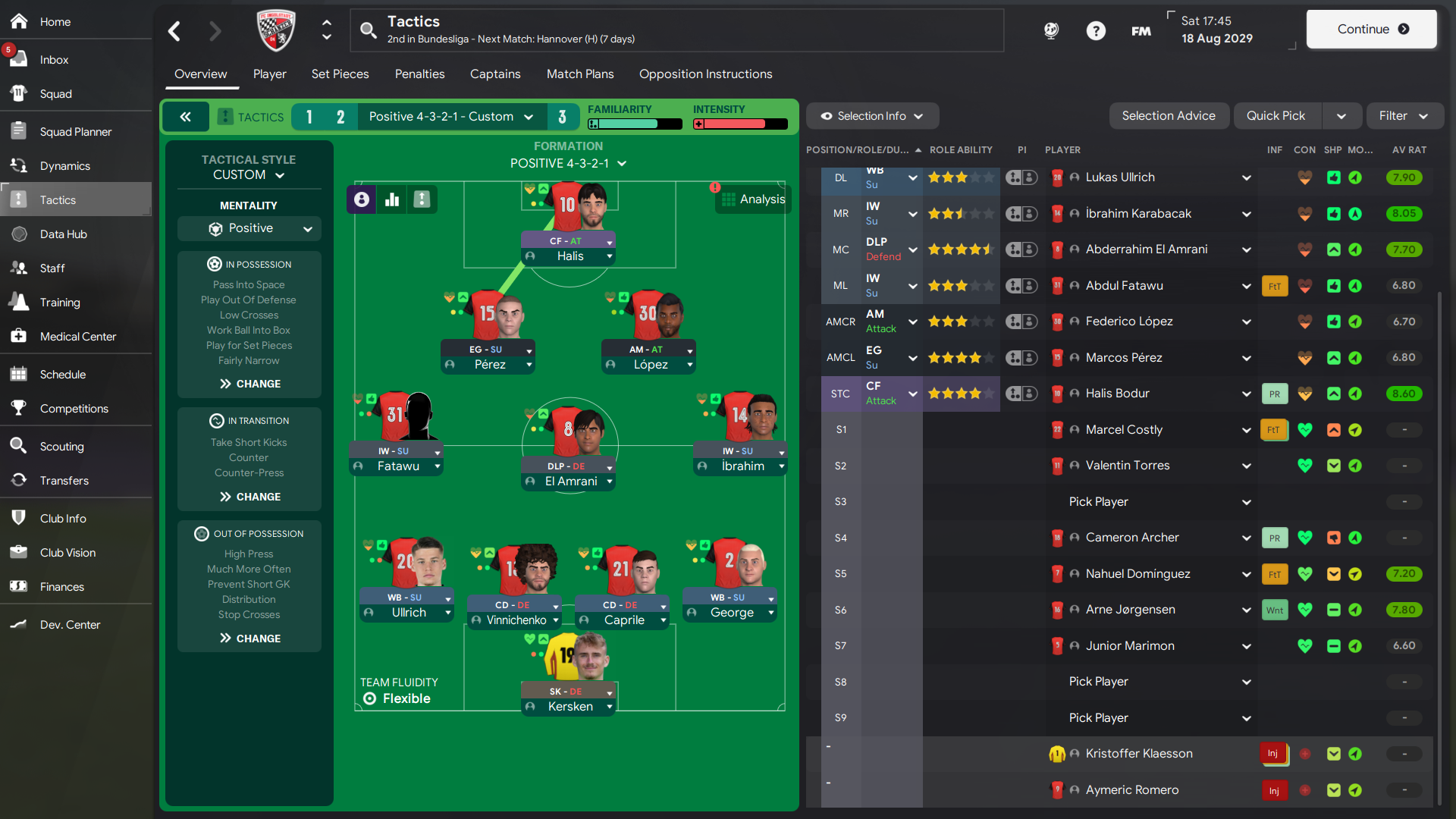Open the world transfer news globe icon

[1051, 31]
